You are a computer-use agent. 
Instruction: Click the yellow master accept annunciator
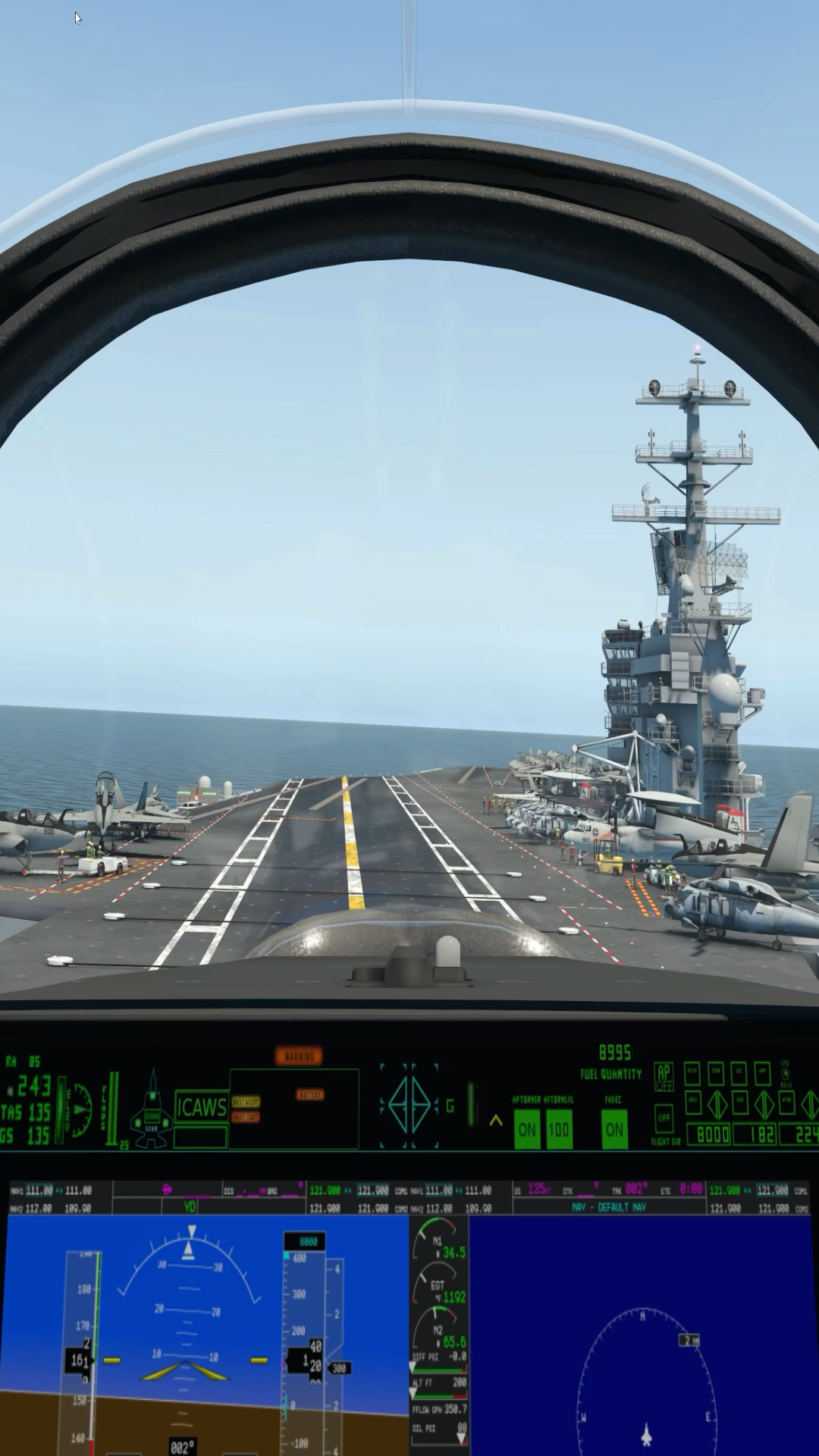point(246,1102)
